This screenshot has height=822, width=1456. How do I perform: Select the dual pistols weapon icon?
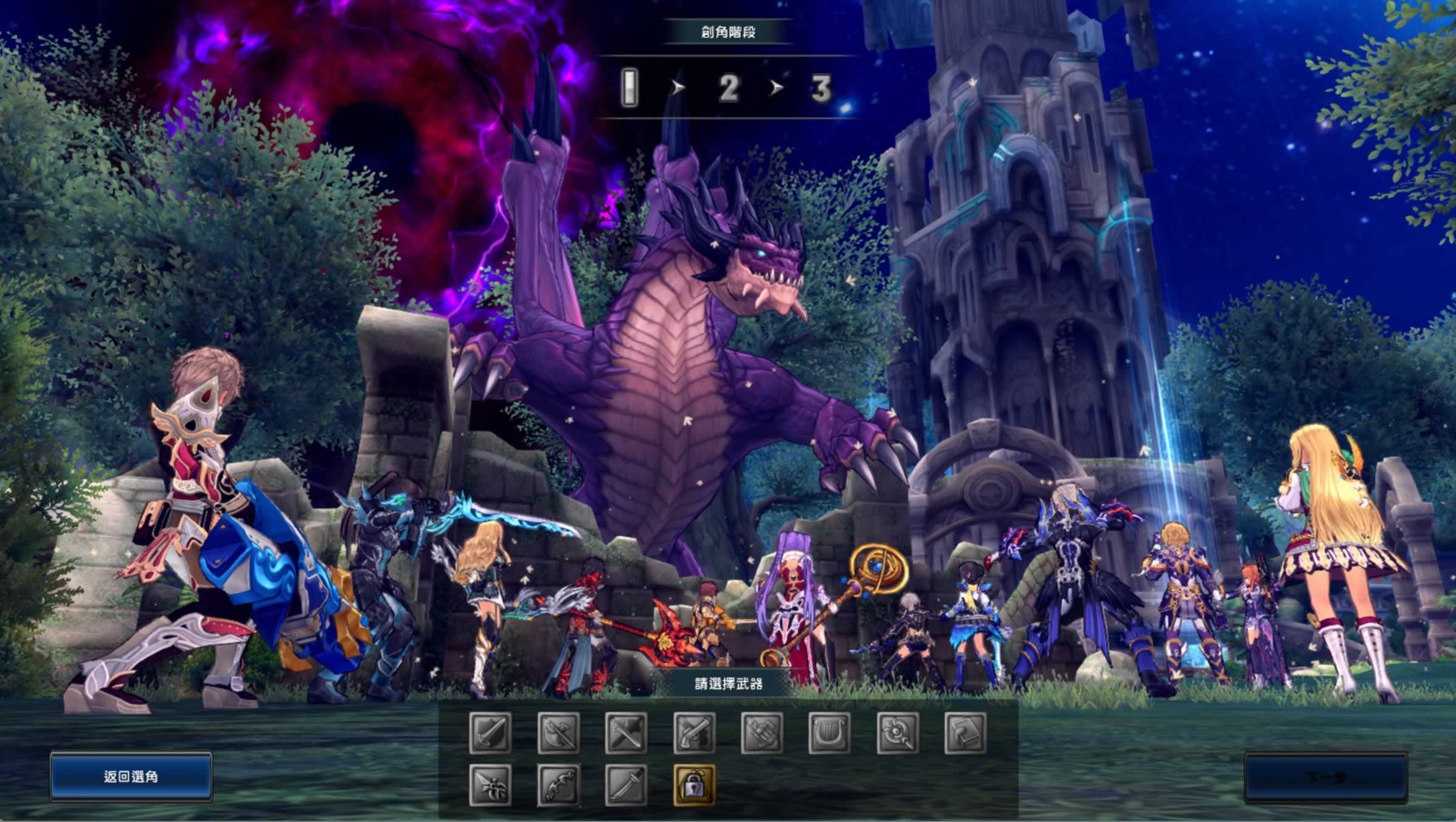pyautogui.click(x=695, y=733)
